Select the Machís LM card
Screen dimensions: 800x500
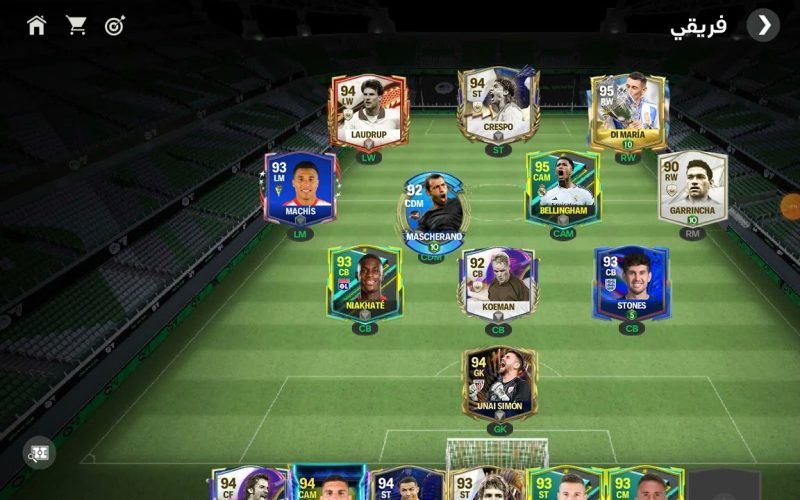[302, 188]
